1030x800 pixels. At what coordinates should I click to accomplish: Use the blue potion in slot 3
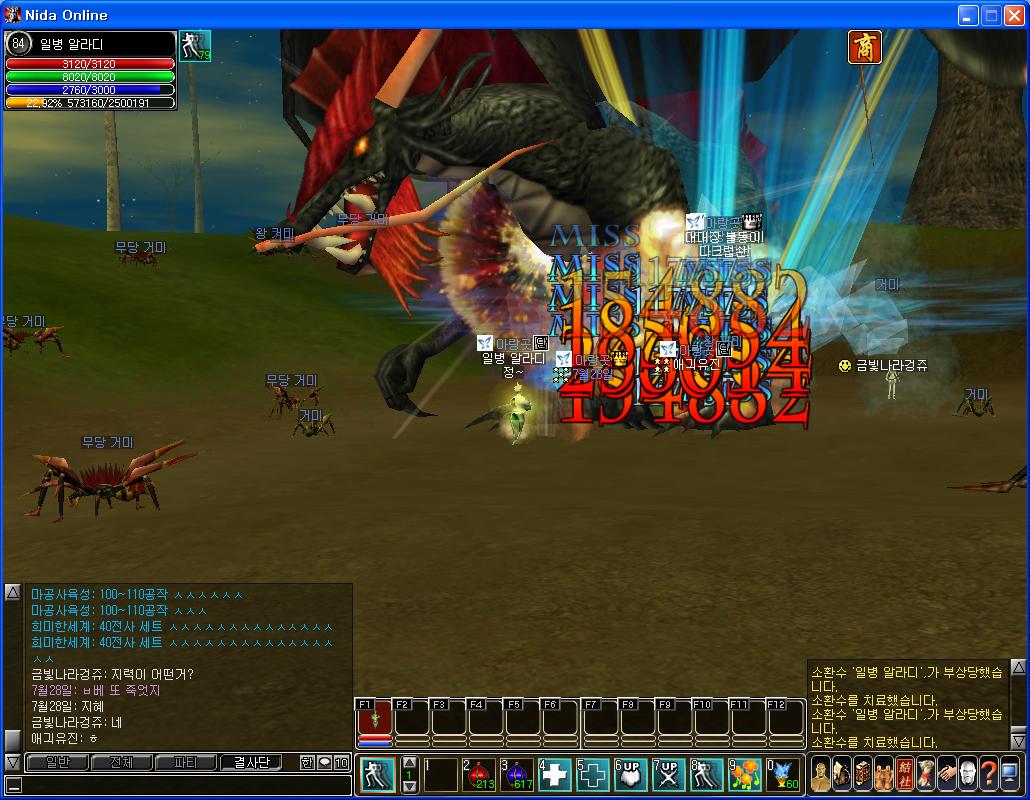[518, 774]
